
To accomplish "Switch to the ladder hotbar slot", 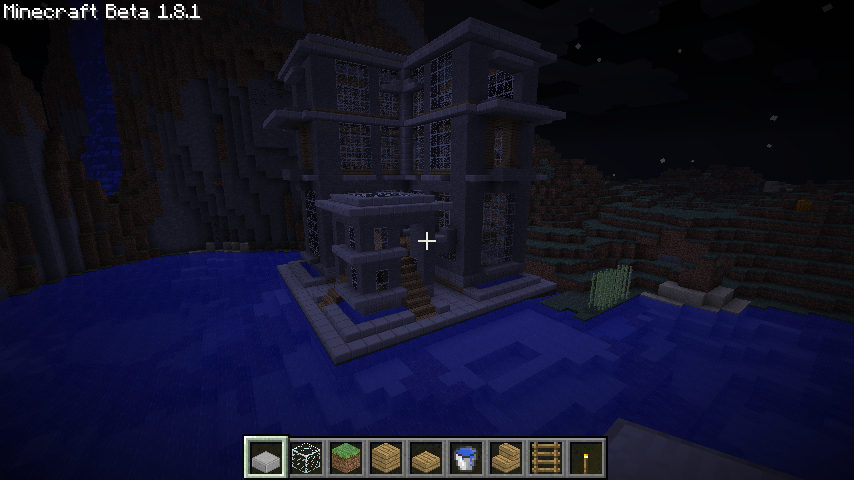I will pos(546,458).
